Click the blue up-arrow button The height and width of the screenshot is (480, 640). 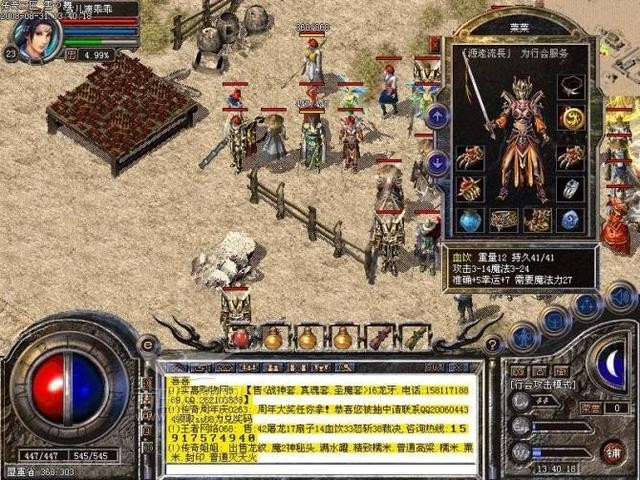click(437, 115)
